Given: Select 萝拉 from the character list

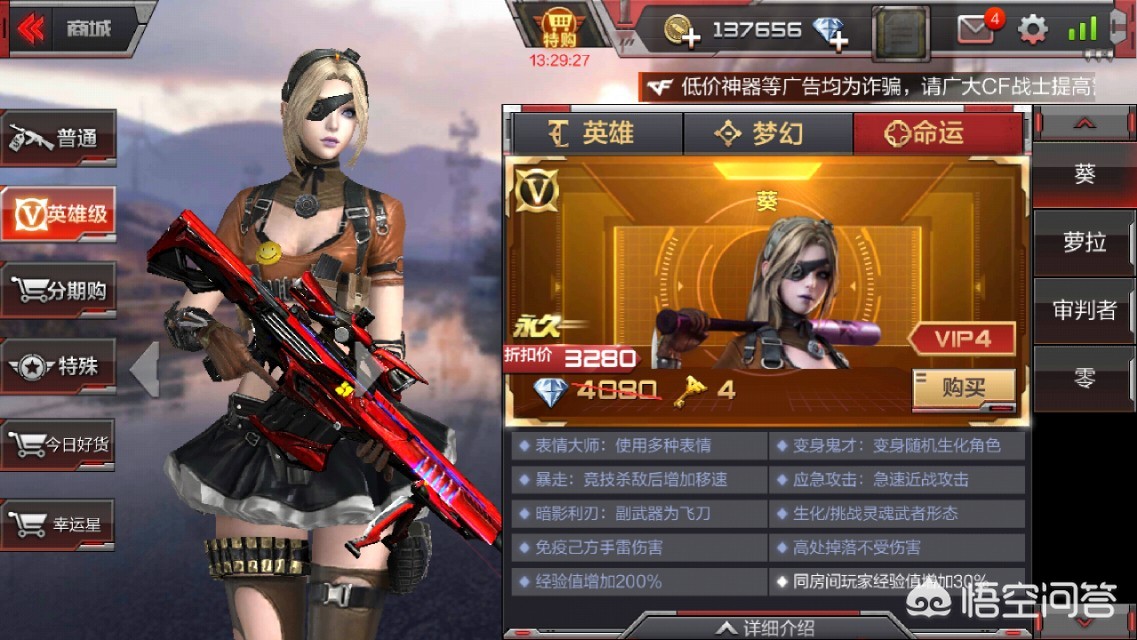Looking at the screenshot, I should coord(1084,242).
